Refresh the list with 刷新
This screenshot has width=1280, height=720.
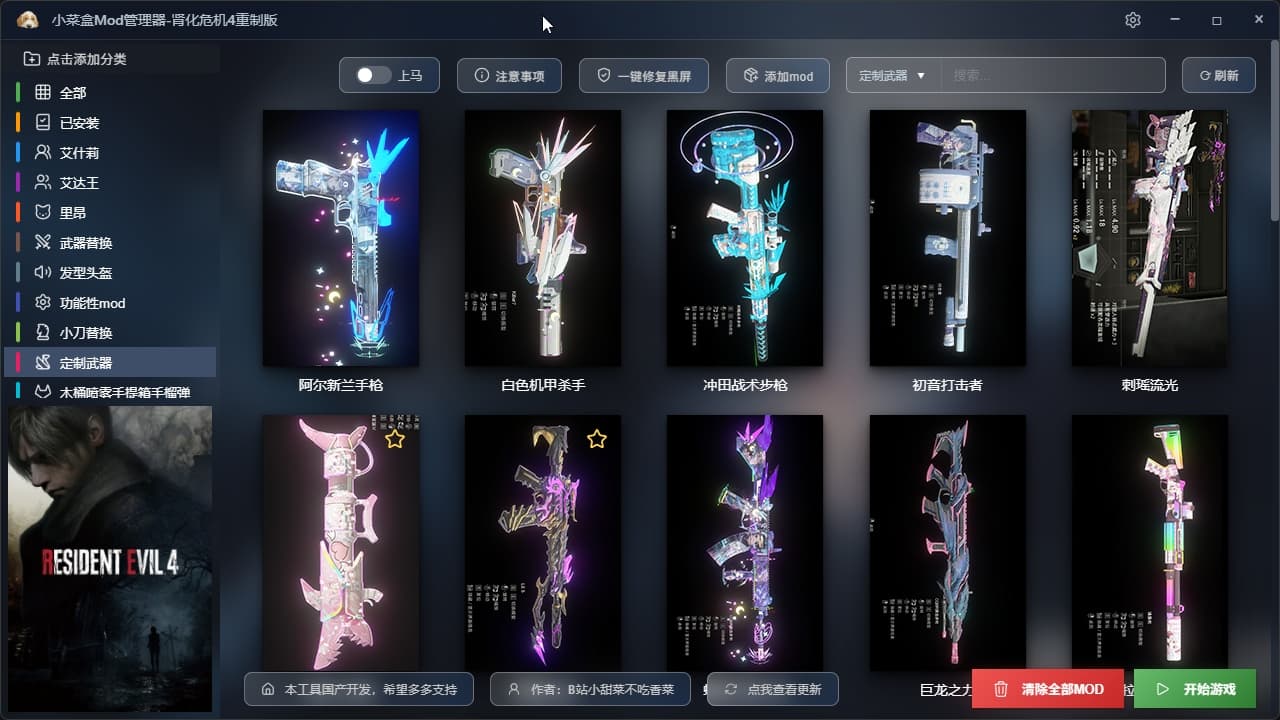coord(1218,76)
